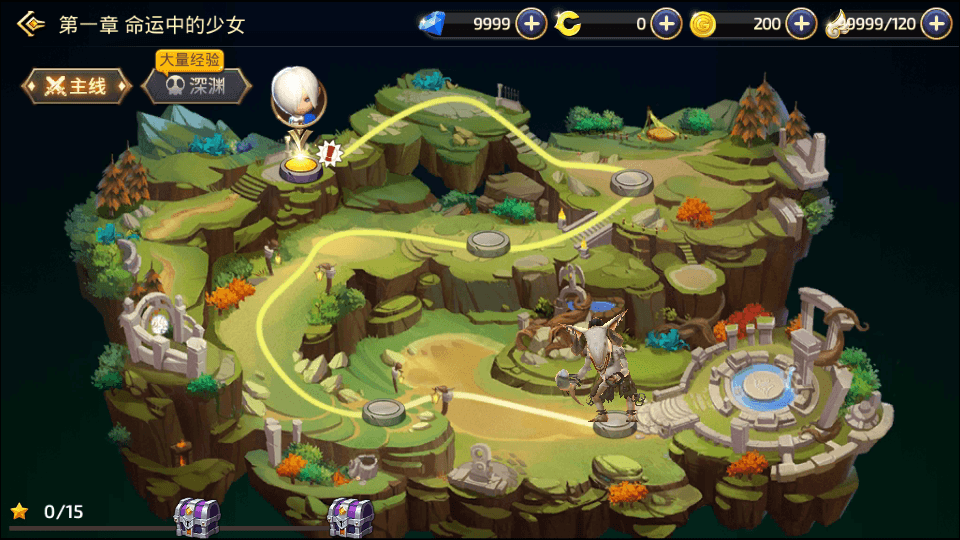Buy more gold coins via plus button
Viewport: 960px width, 540px height.
[x=801, y=23]
